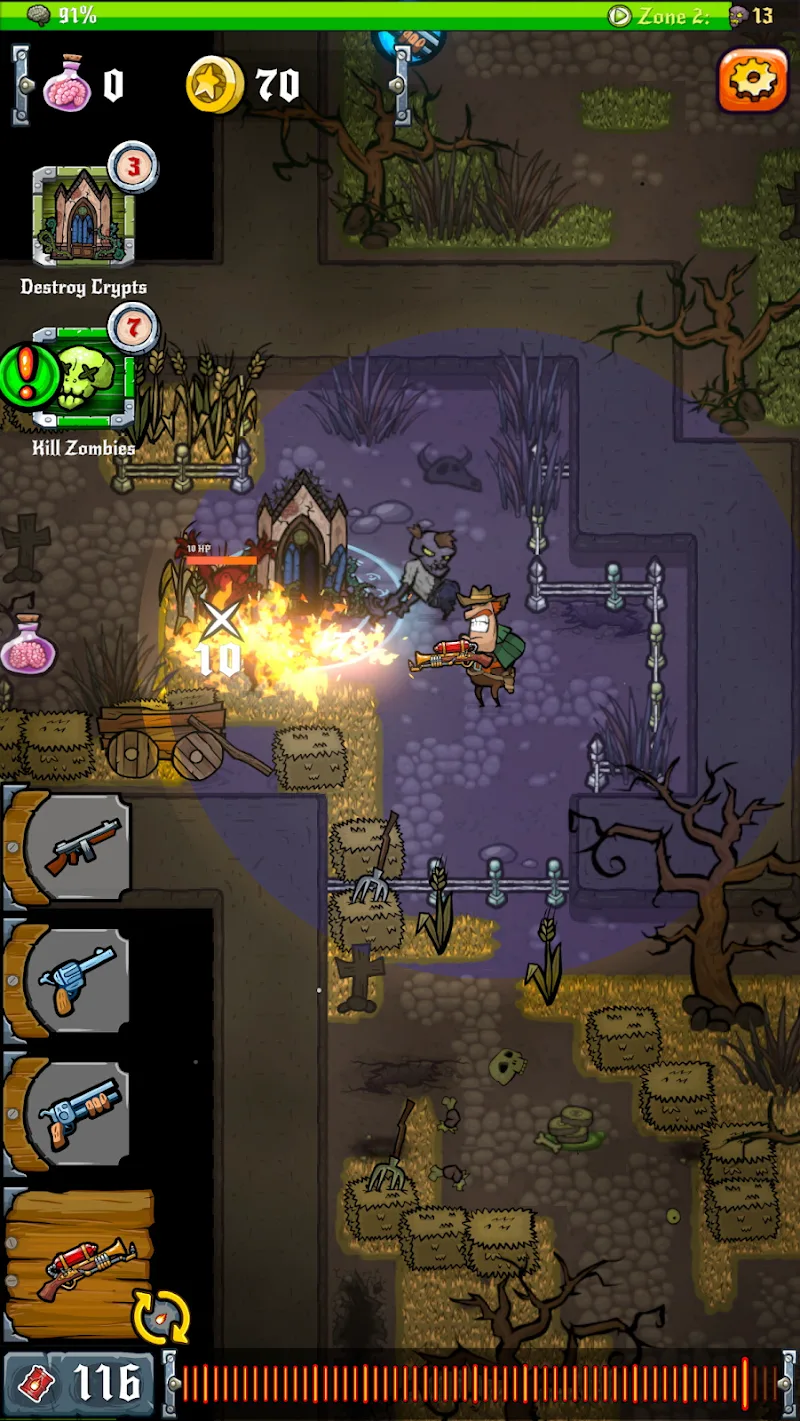This screenshot has width=800, height=1421.
Task: Open the settings gear menu
Action: pos(752,79)
